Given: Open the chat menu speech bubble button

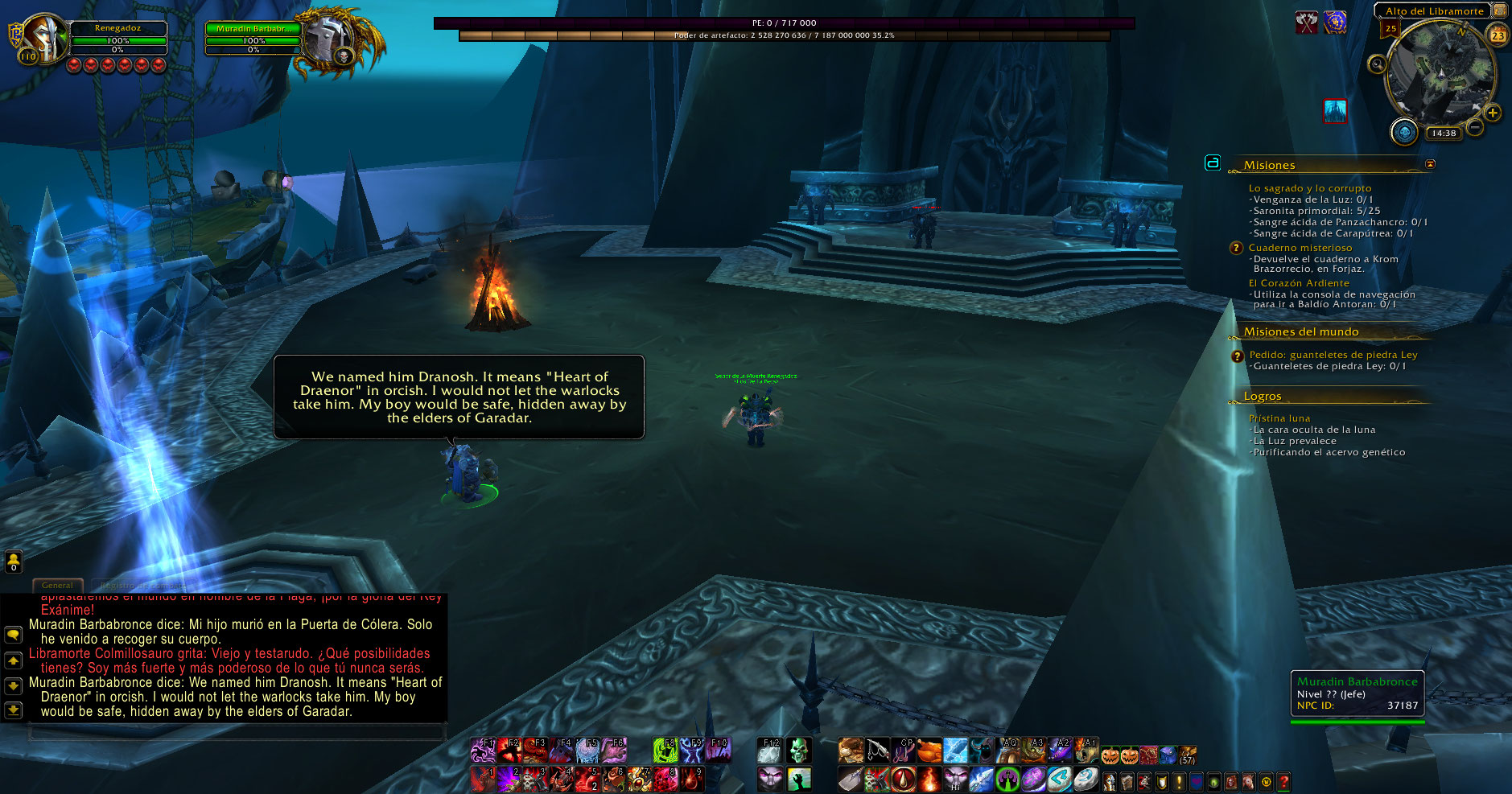Looking at the screenshot, I should (x=13, y=635).
